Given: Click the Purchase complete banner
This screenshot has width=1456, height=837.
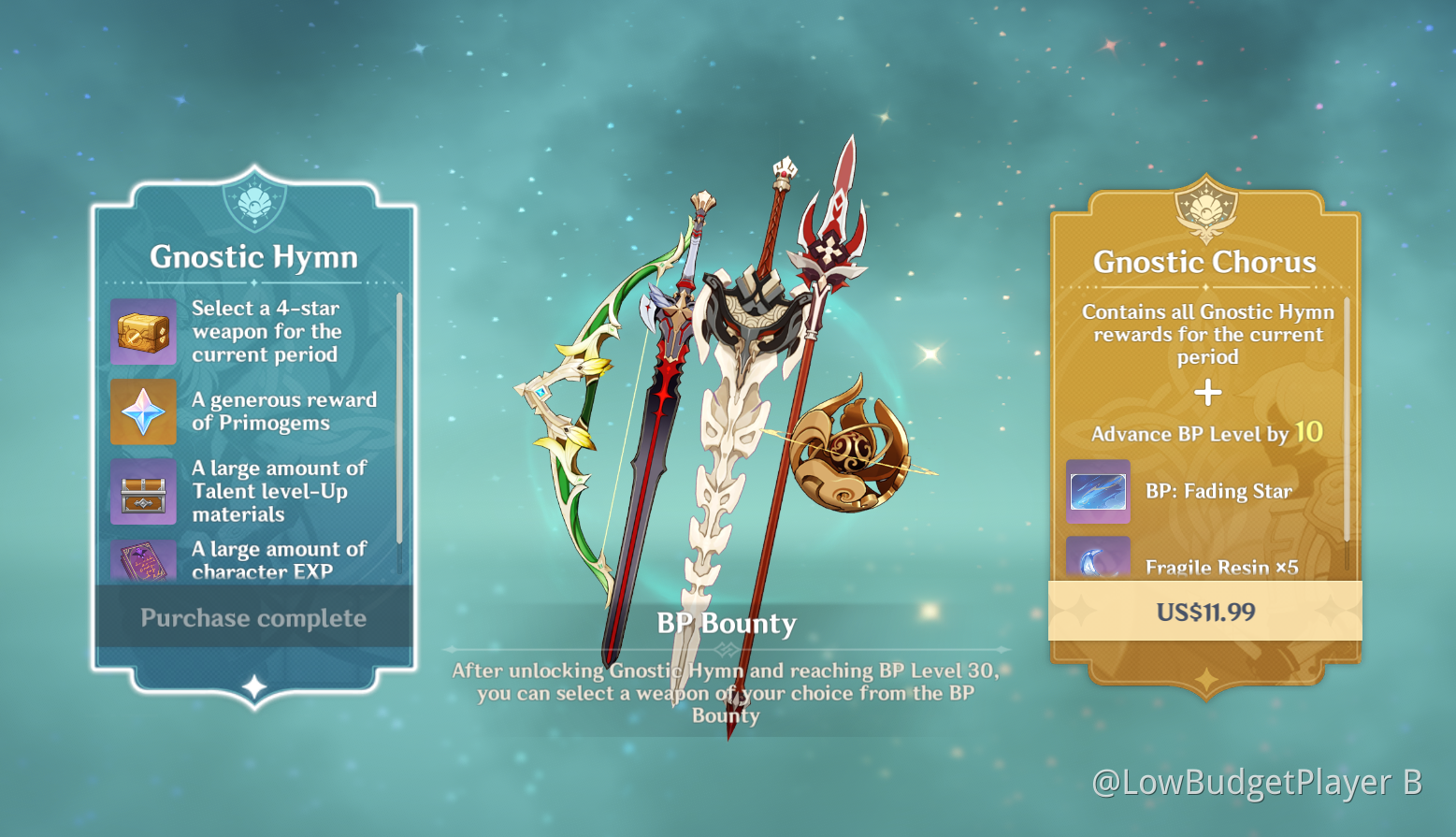Looking at the screenshot, I should click(x=253, y=618).
